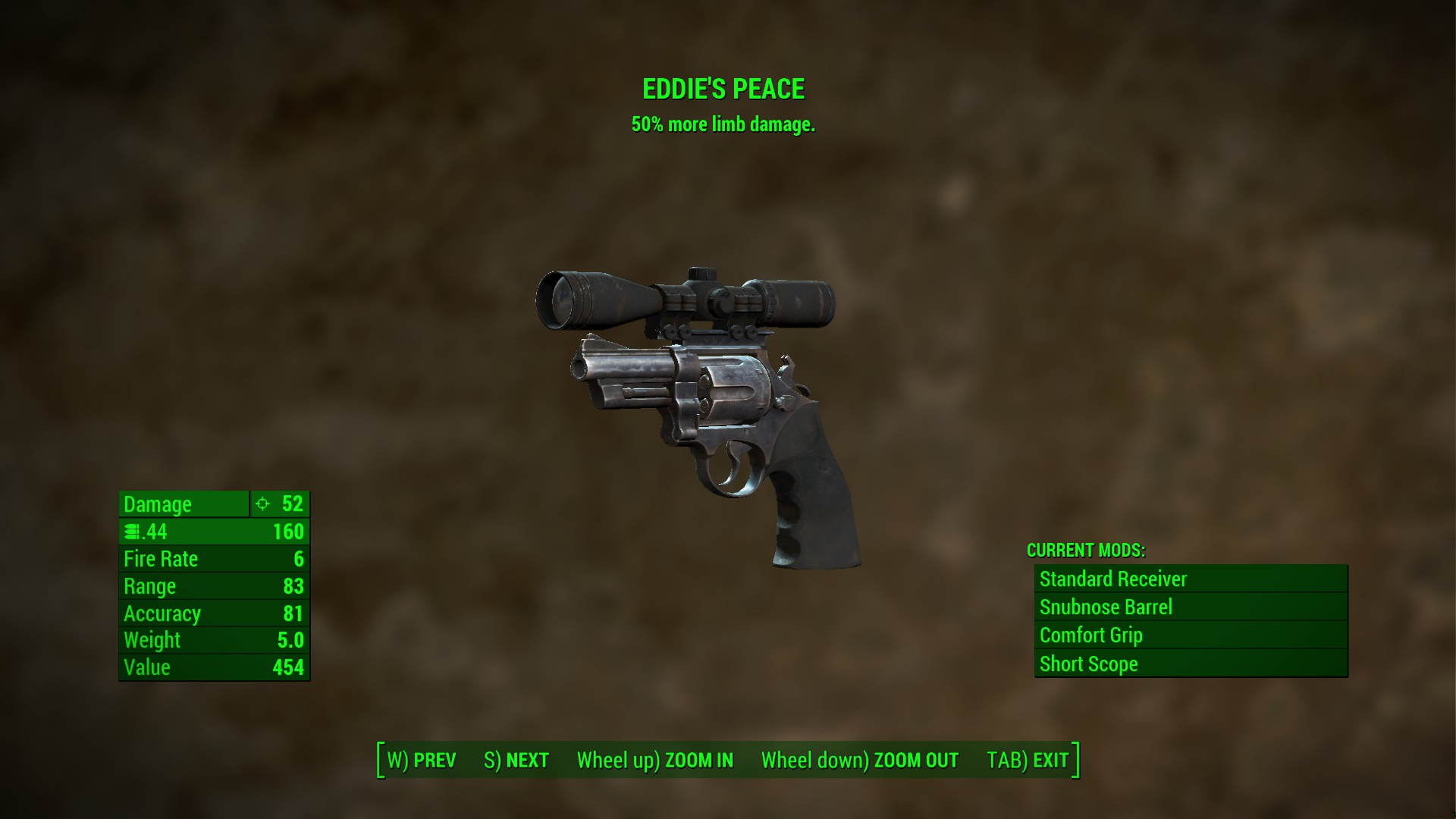Screen dimensions: 1456x819
Task: Show the NEXT item
Action: pyautogui.click(x=516, y=760)
